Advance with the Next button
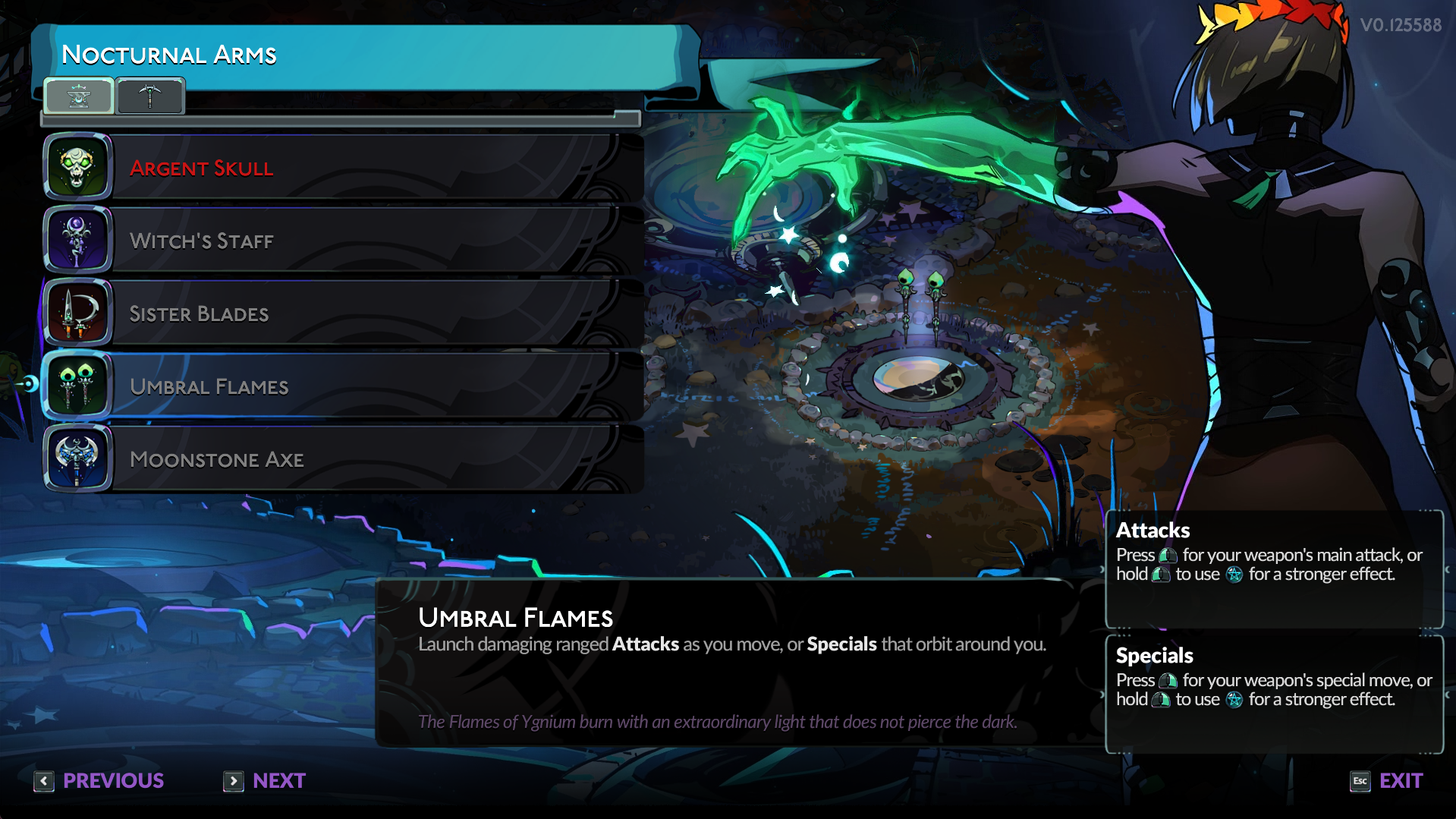 coord(265,780)
